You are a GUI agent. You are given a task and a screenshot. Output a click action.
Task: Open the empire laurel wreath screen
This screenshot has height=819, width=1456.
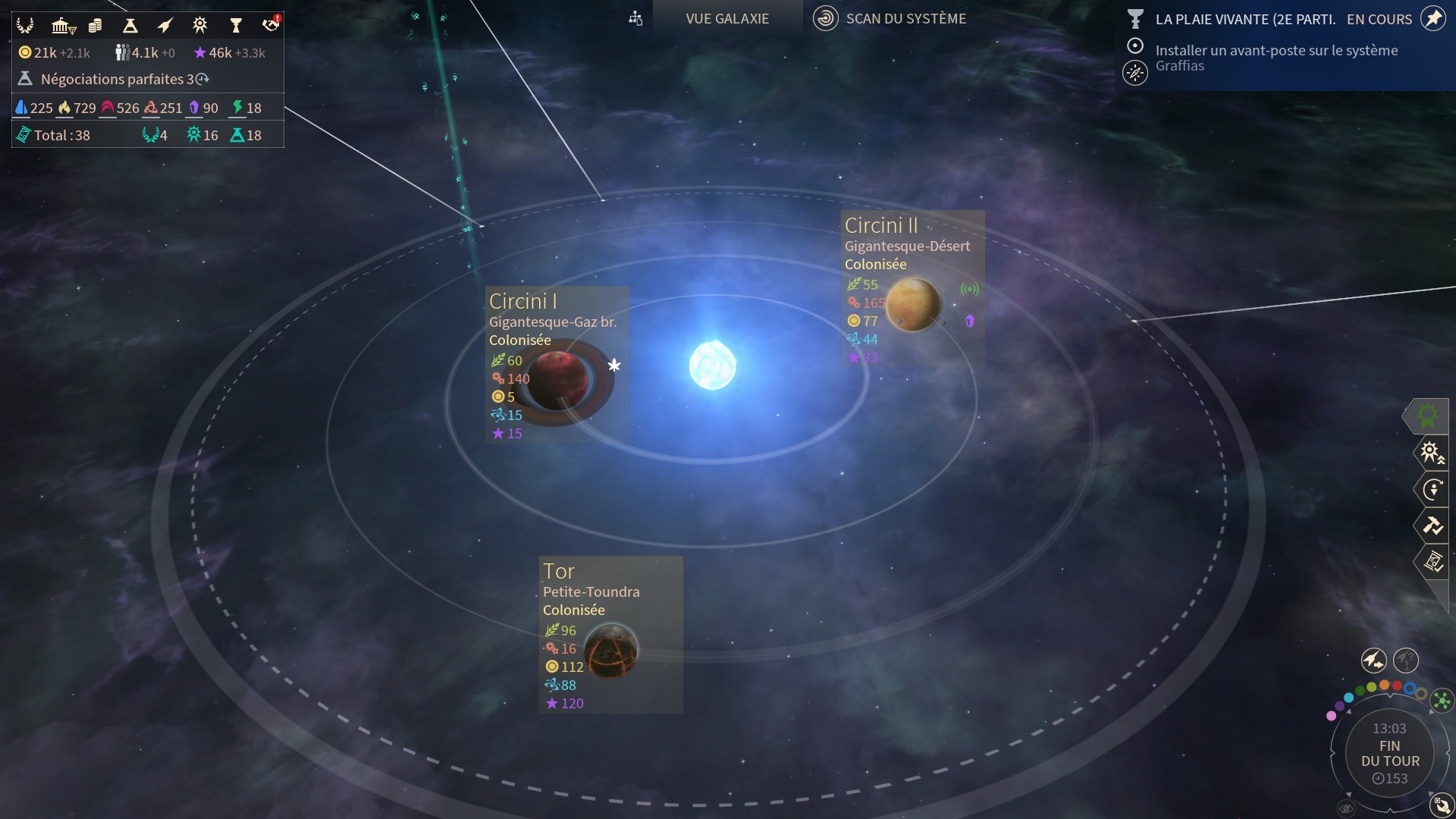pos(25,26)
